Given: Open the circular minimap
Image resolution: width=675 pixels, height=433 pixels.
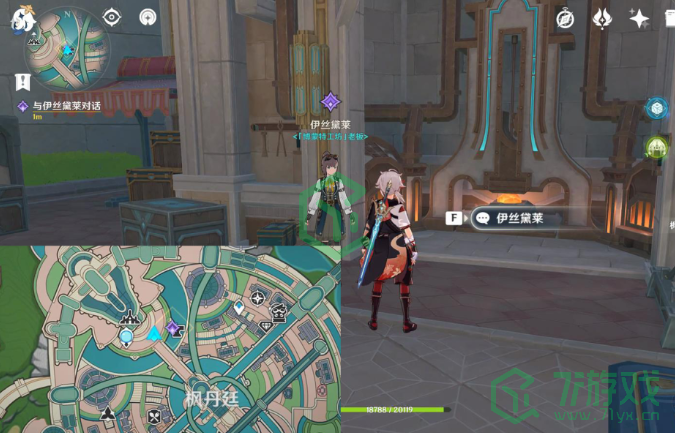Looking at the screenshot, I should coord(66,48).
